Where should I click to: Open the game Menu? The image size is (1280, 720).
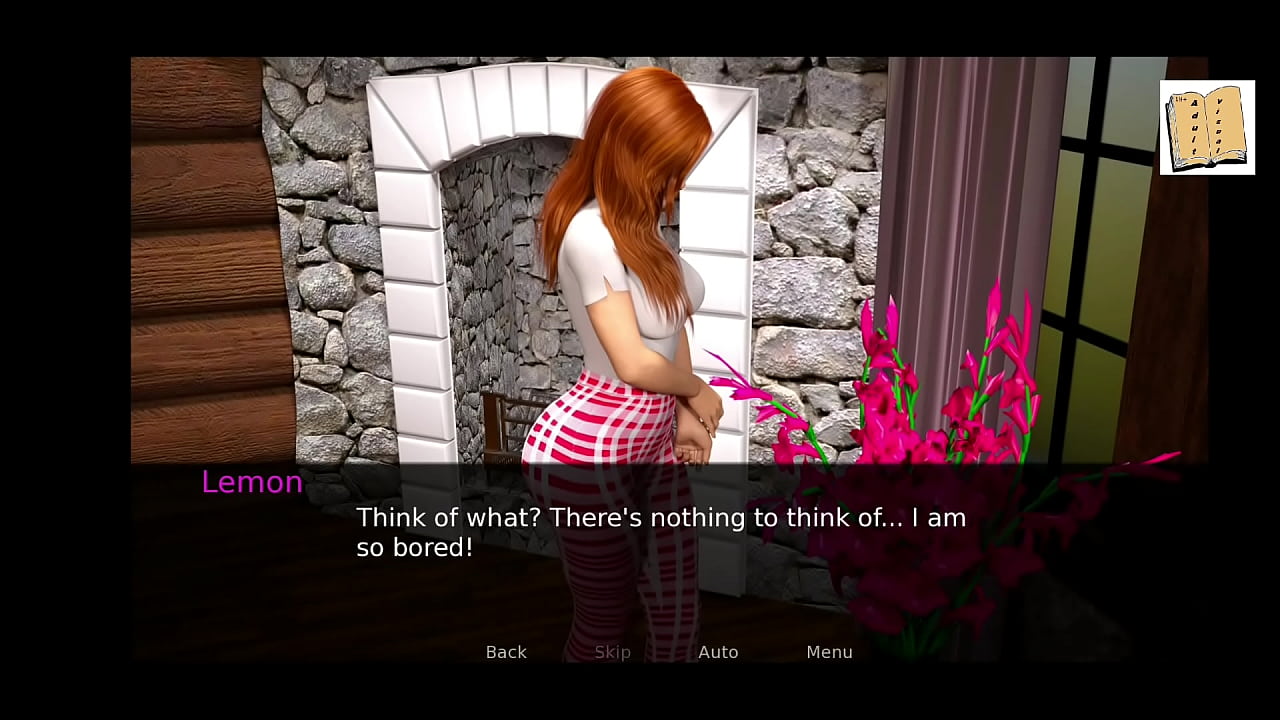[x=829, y=652]
